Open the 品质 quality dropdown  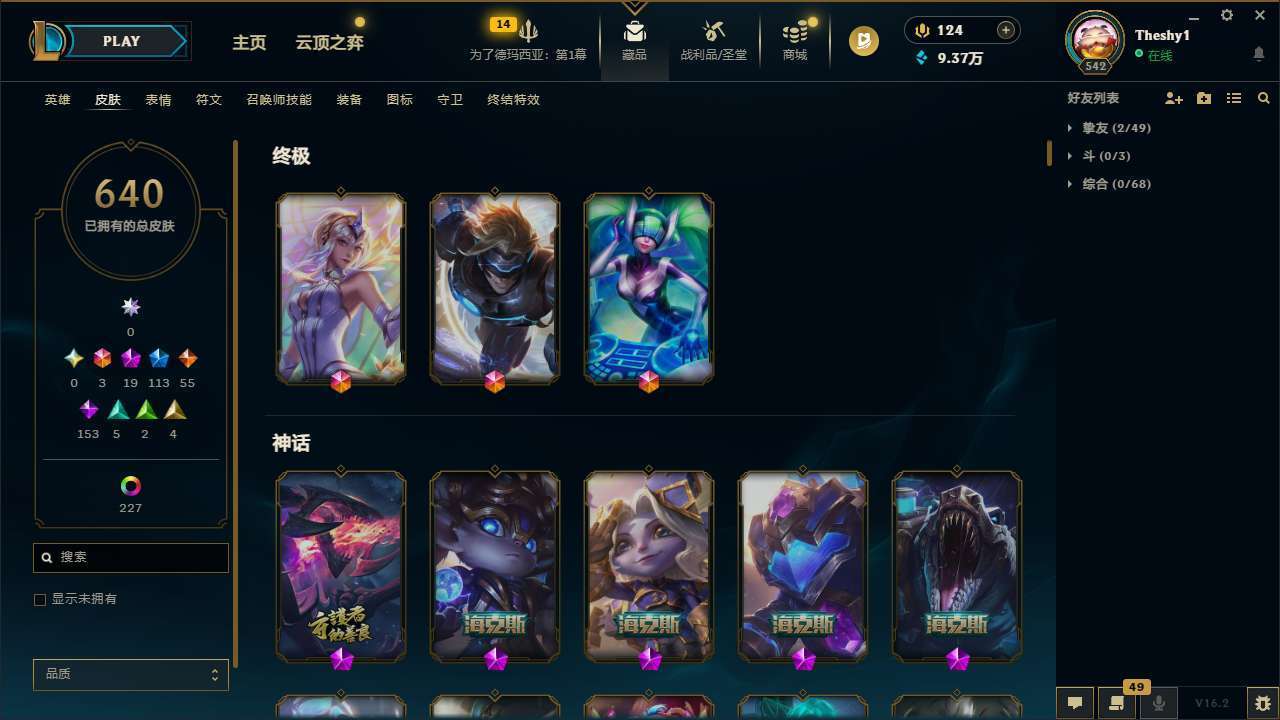[130, 674]
